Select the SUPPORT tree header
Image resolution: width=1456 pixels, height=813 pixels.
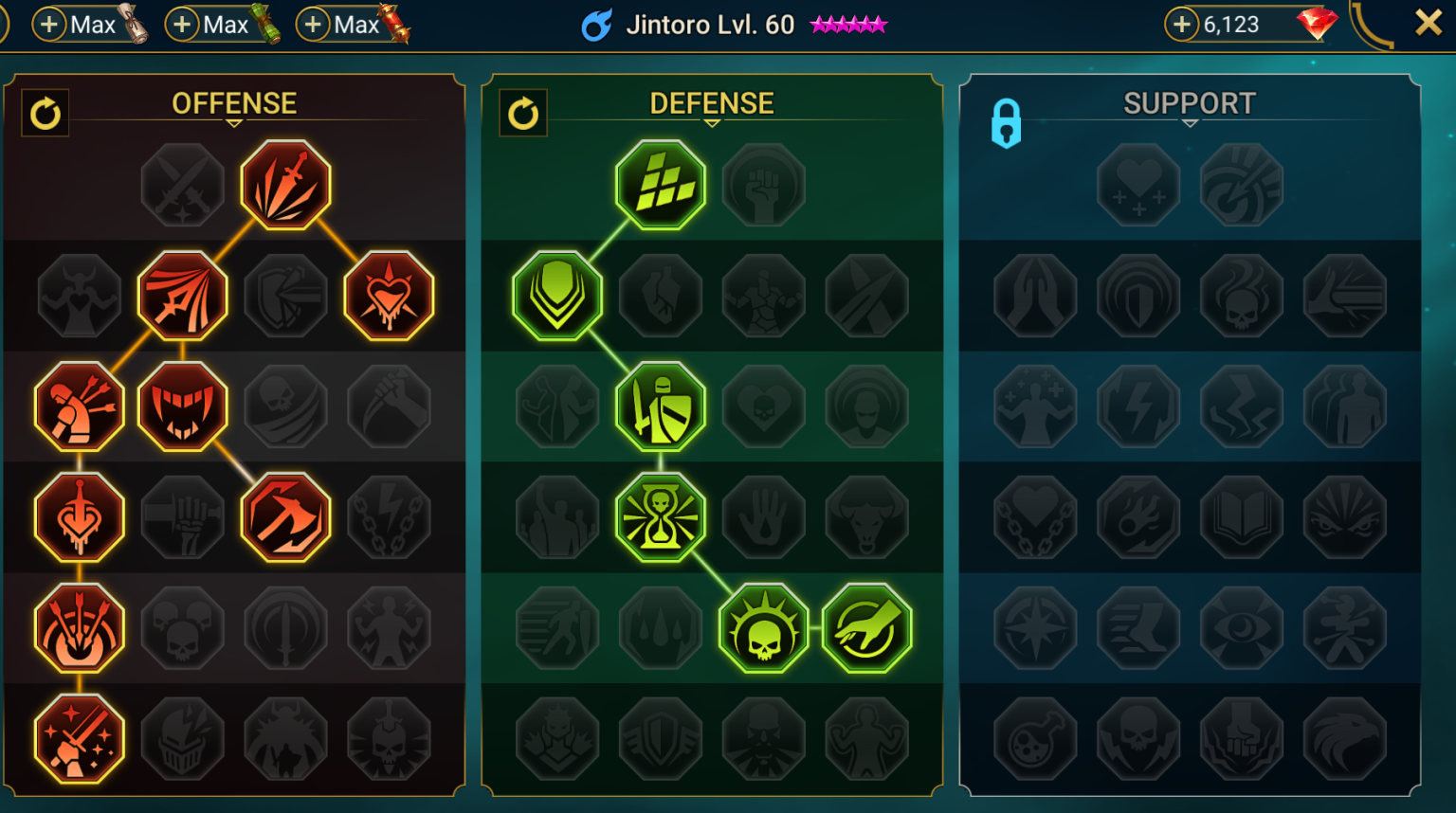pyautogui.click(x=1189, y=102)
